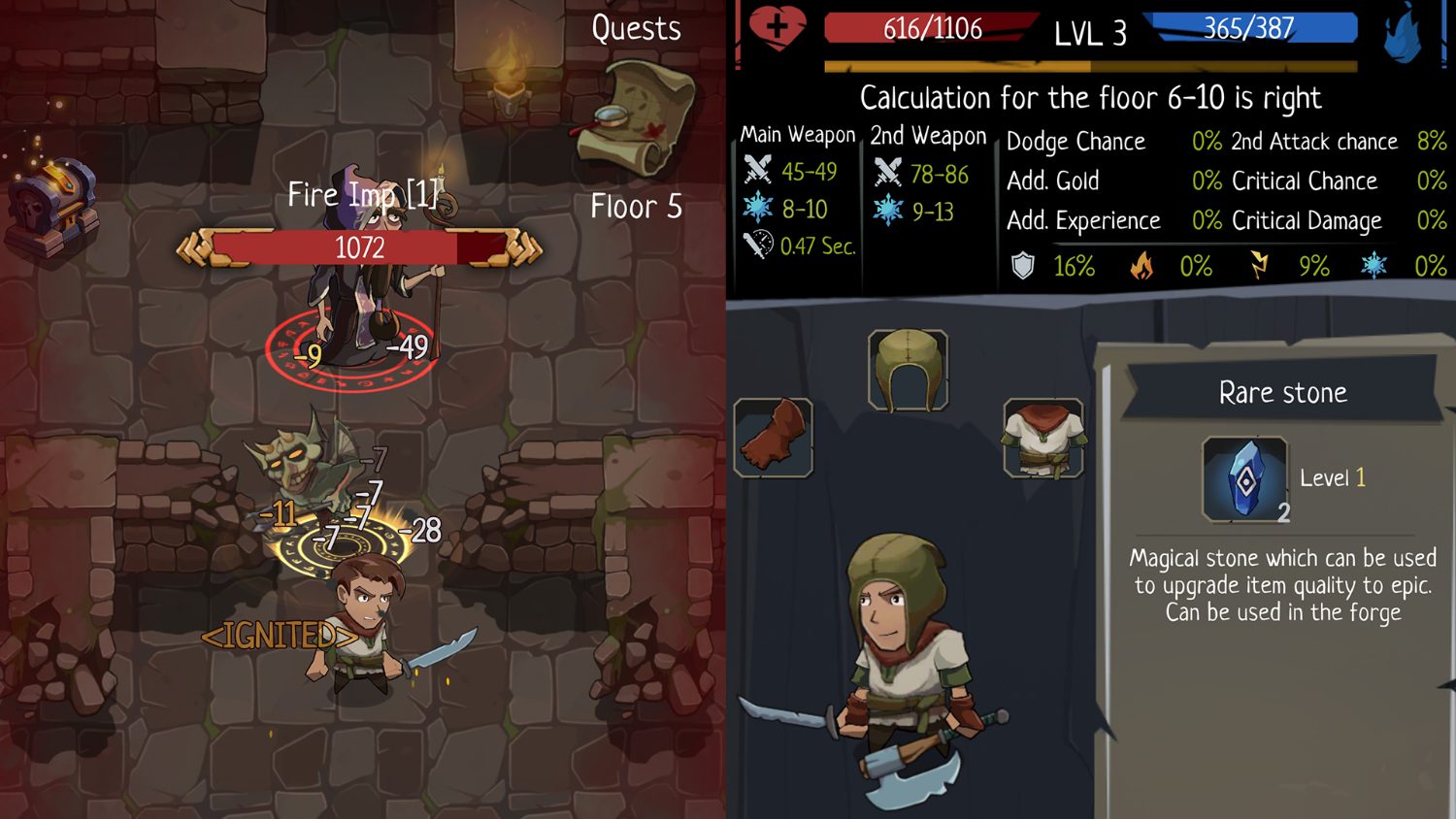Select the helmet equipment slot
Viewport: 1456px width, 819px height.
910,372
